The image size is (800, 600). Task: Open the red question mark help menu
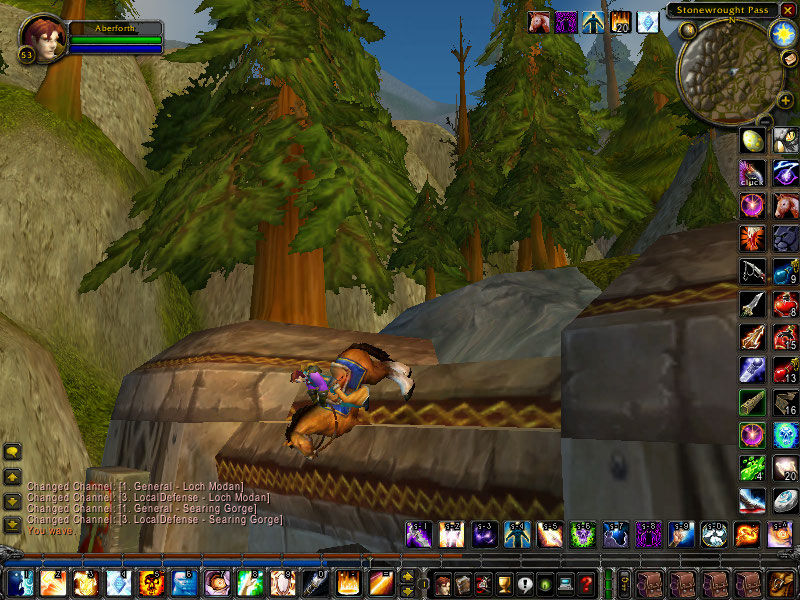tap(587, 583)
